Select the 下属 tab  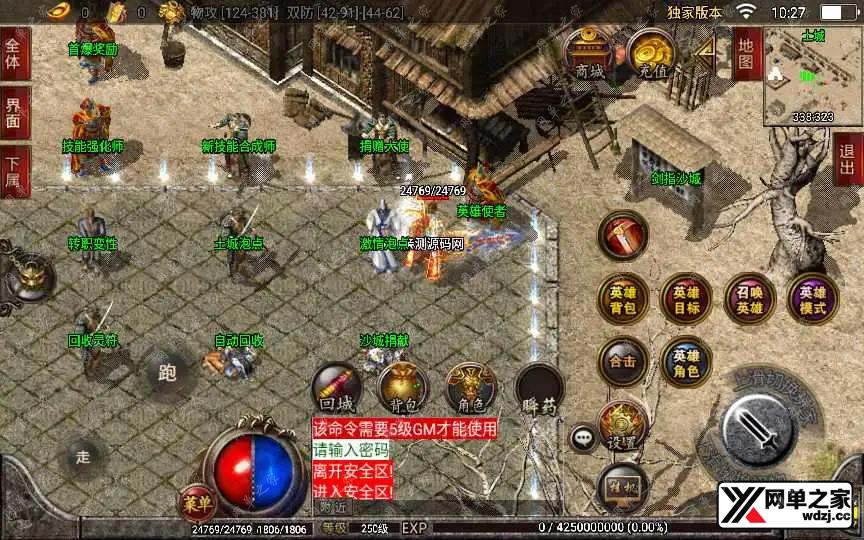(x=15, y=171)
